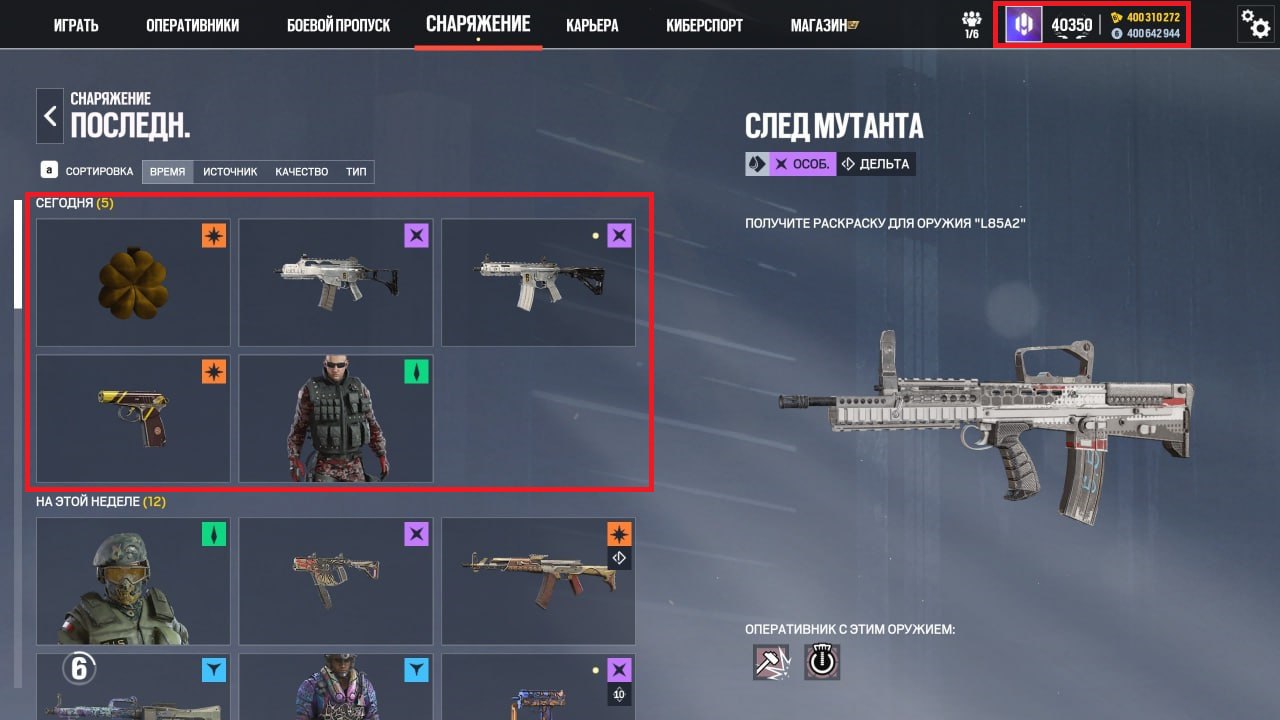The image size is (1280, 720).
Task: Click the alphabetical sort 'a' icon
Action: (x=48, y=170)
